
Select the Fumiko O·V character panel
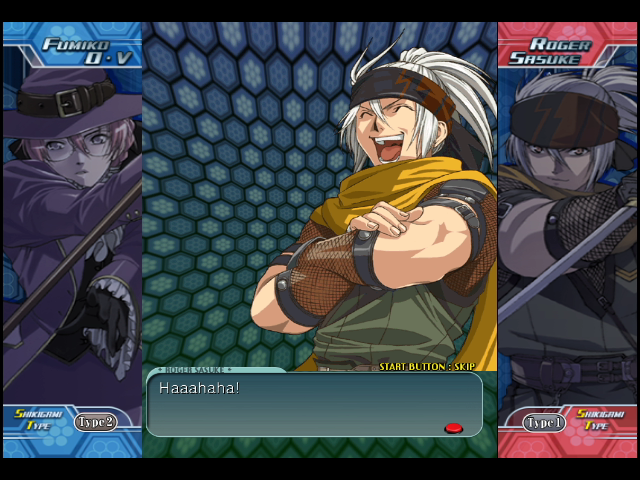(72, 230)
